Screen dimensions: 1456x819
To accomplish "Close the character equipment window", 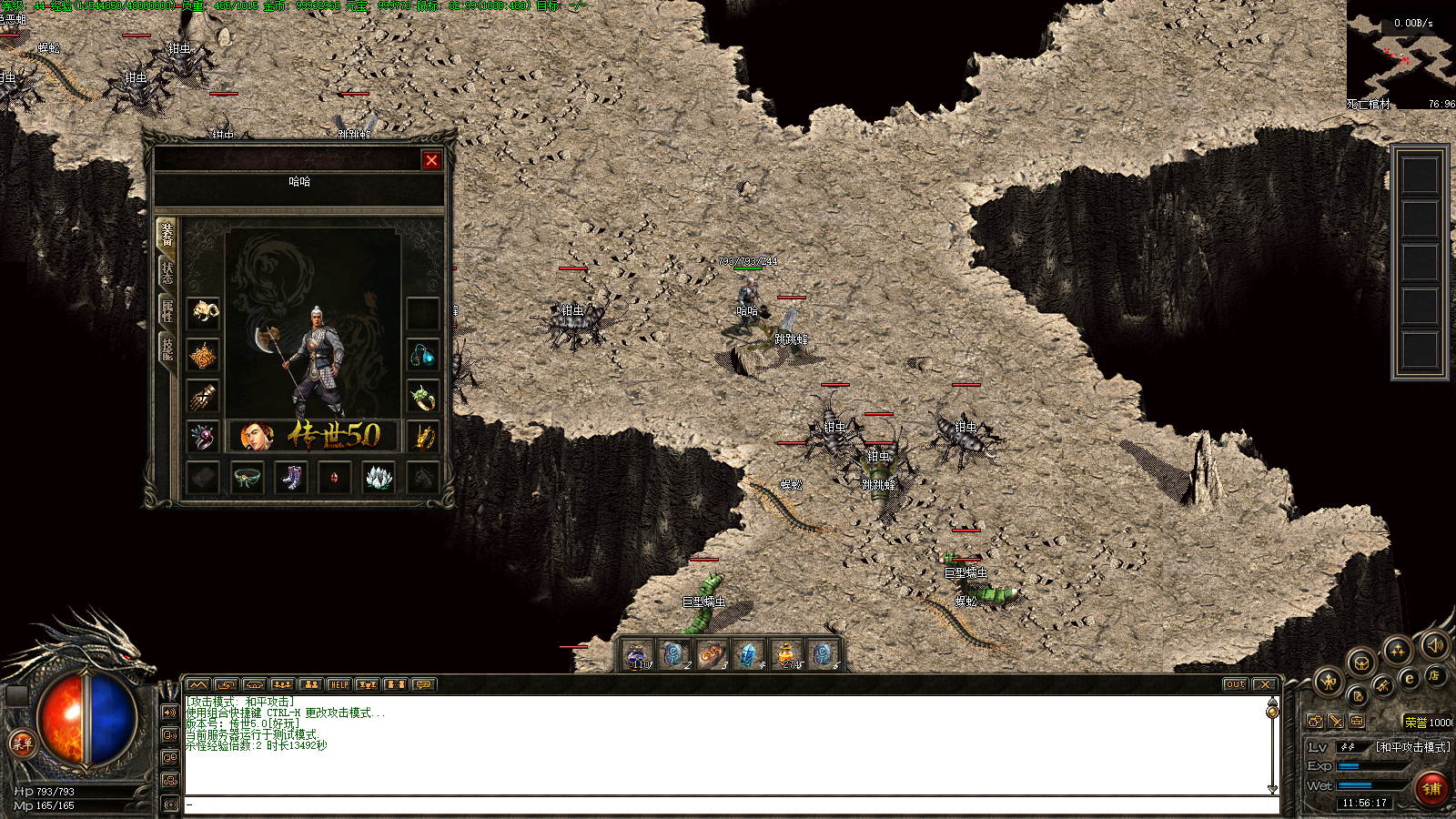I will (x=431, y=160).
